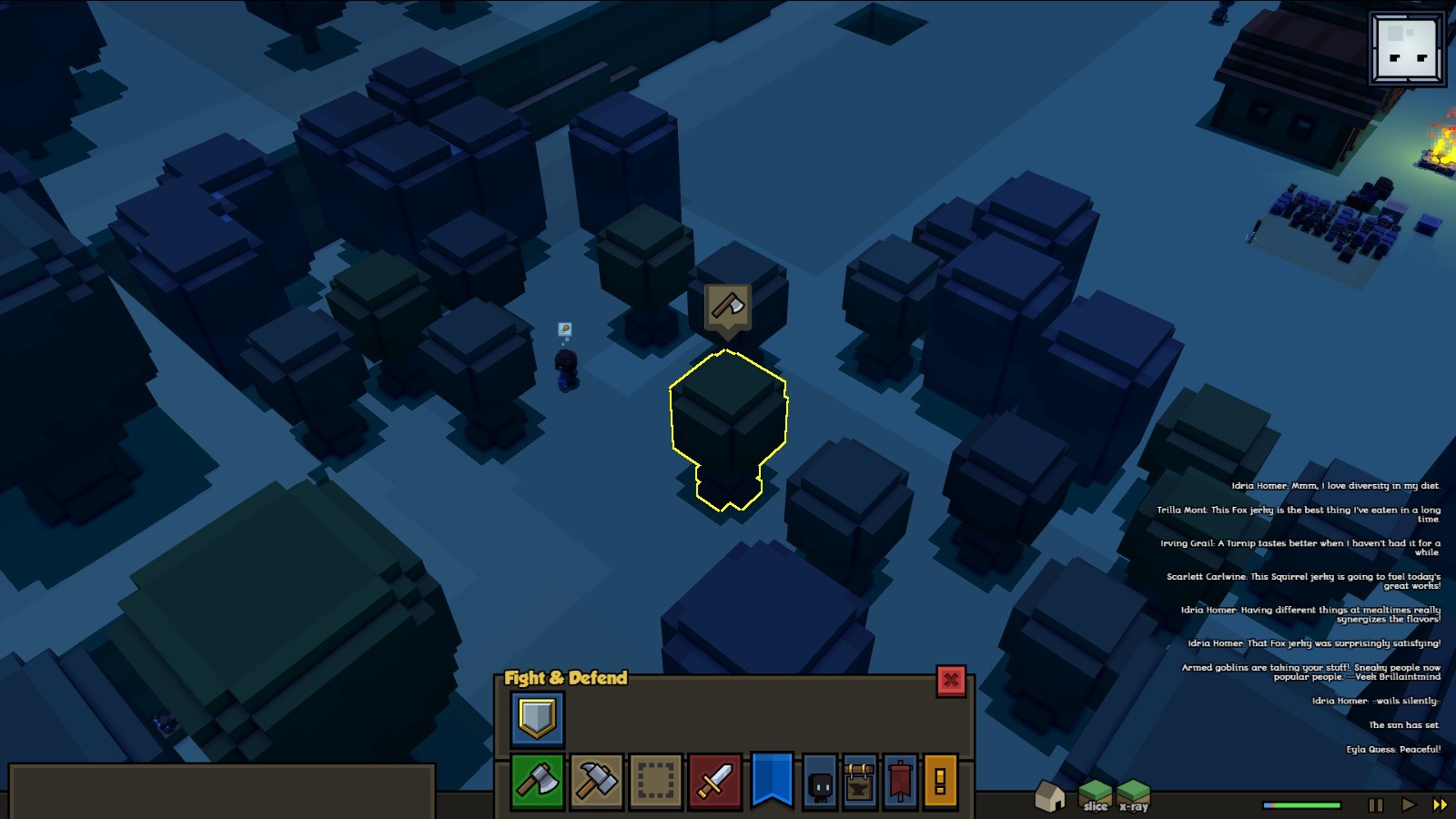Click the house icon building view
Viewport: 1456px width, 819px height.
click(x=1050, y=795)
